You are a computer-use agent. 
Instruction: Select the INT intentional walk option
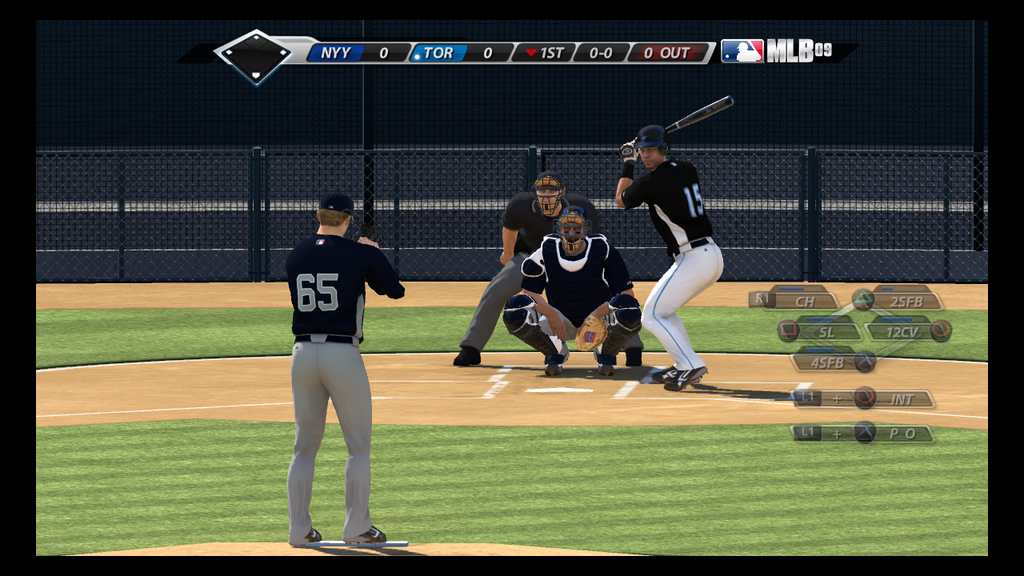901,398
